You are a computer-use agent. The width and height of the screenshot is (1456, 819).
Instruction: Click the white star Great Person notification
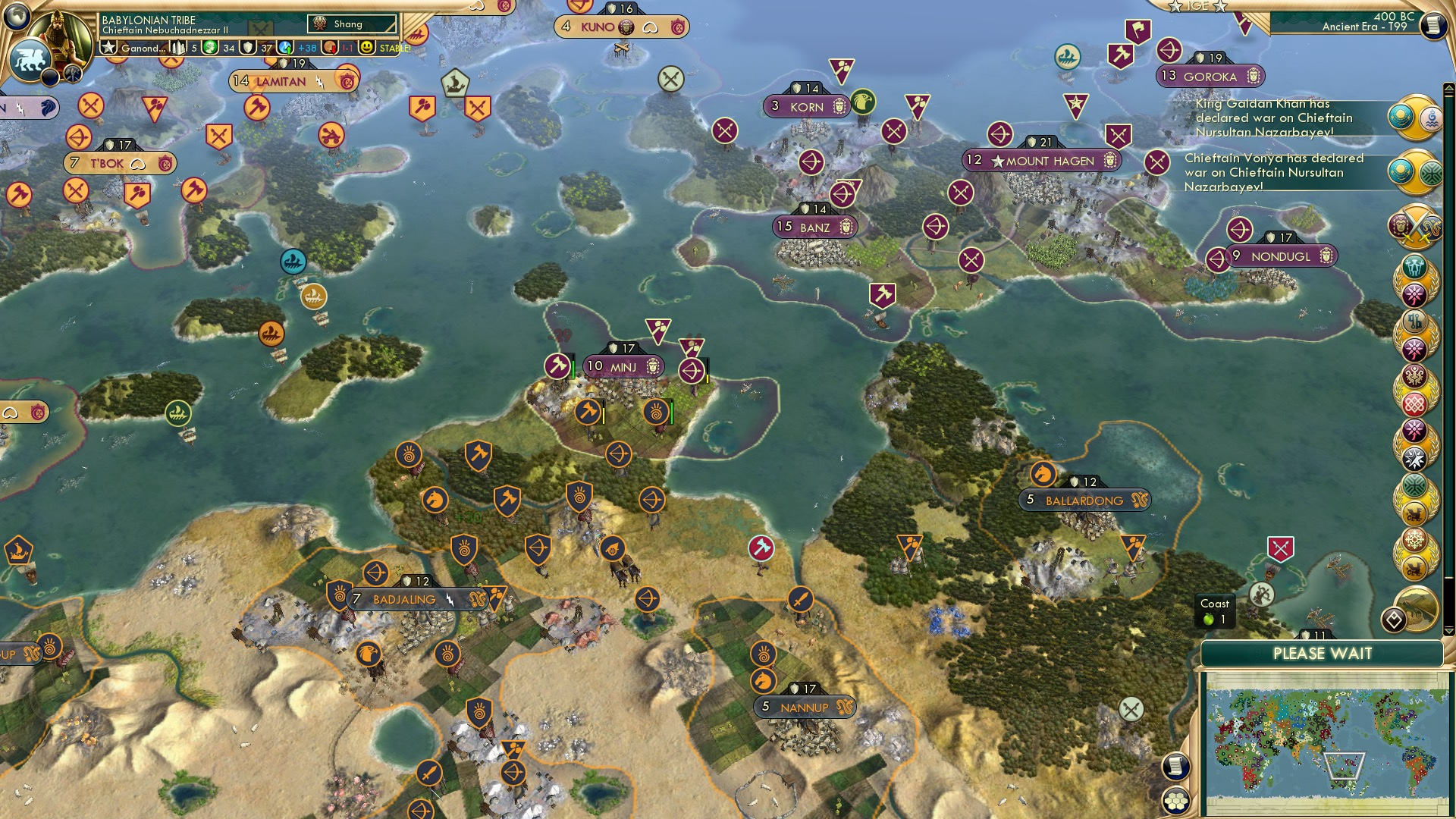pyautogui.click(x=1415, y=458)
